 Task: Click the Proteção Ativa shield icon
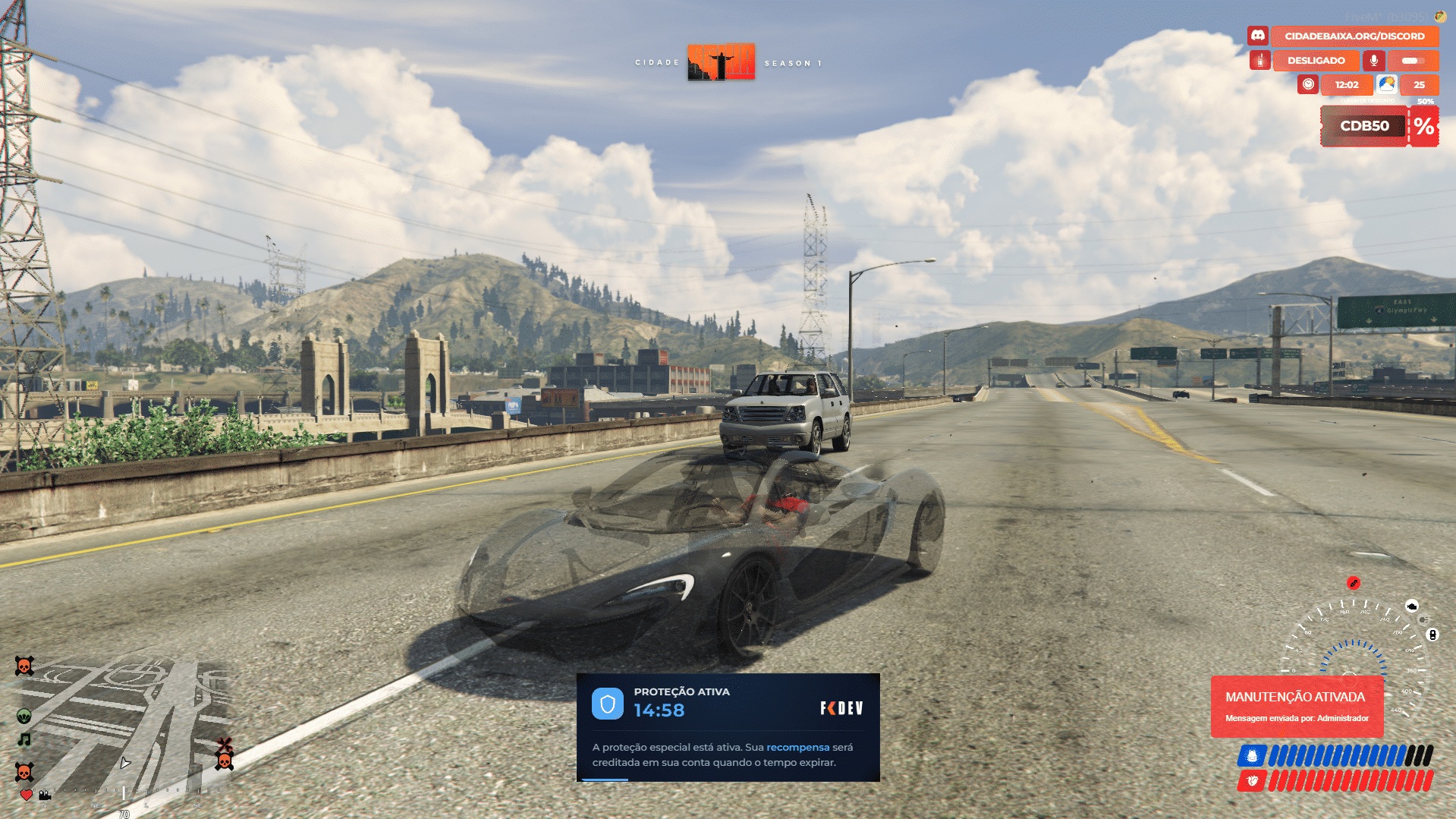[x=607, y=704]
